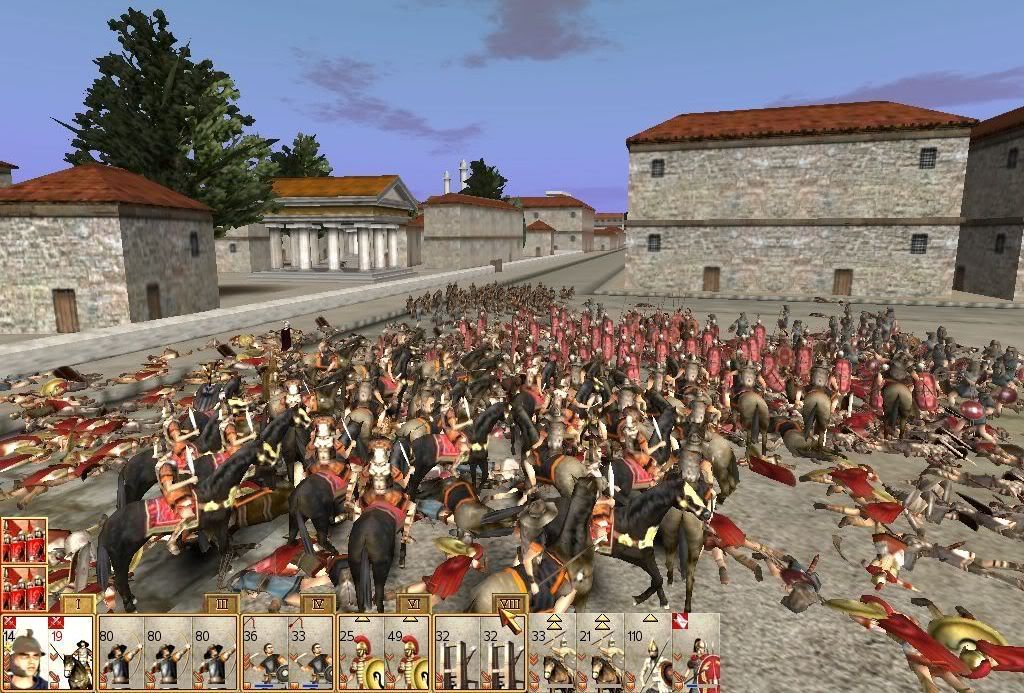
Task: Select group IV tab
Action: pyautogui.click(x=317, y=604)
